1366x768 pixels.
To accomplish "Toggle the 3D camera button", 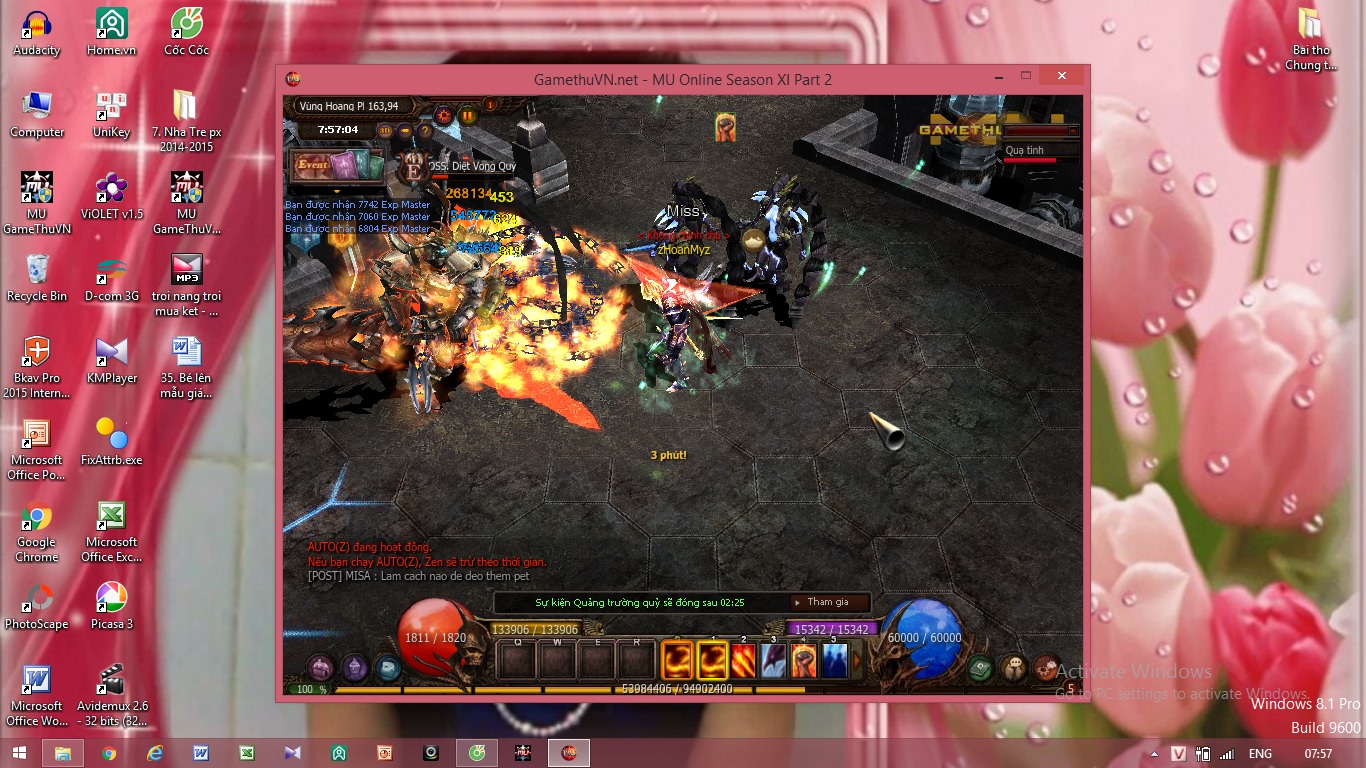I will tap(385, 130).
